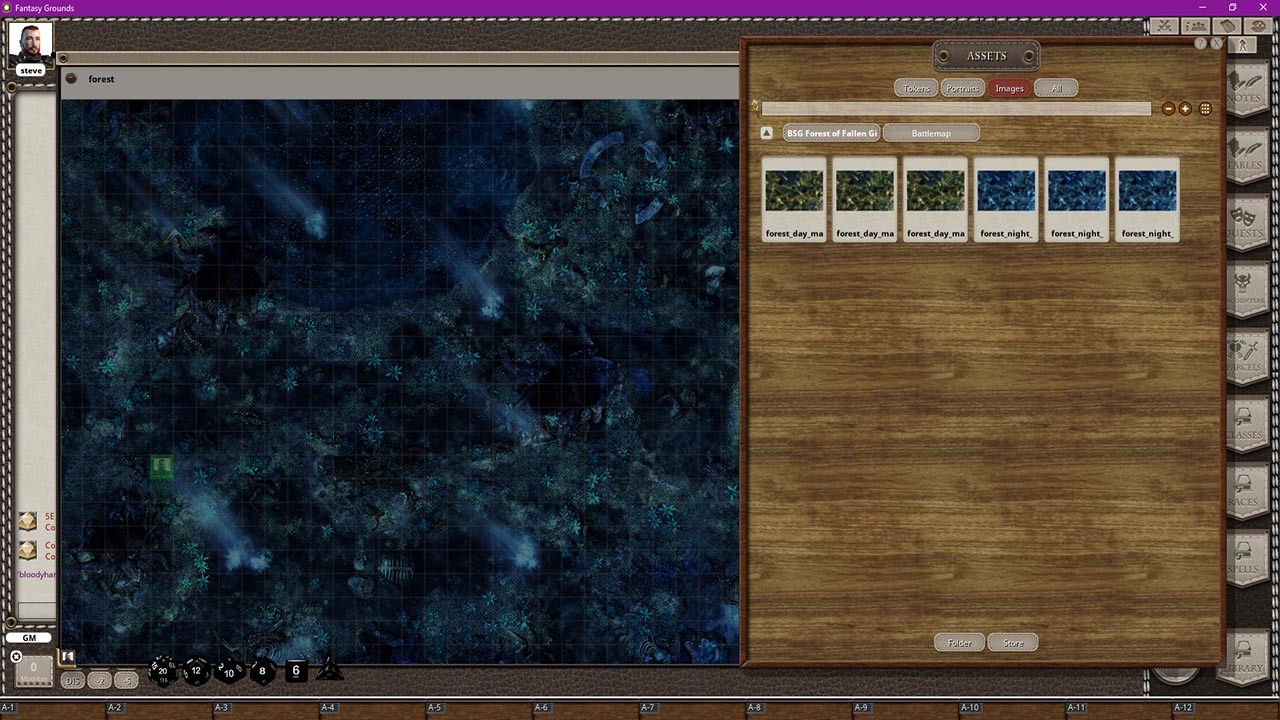The image size is (1280, 720).
Task: Select the All assets filter
Action: [1057, 88]
